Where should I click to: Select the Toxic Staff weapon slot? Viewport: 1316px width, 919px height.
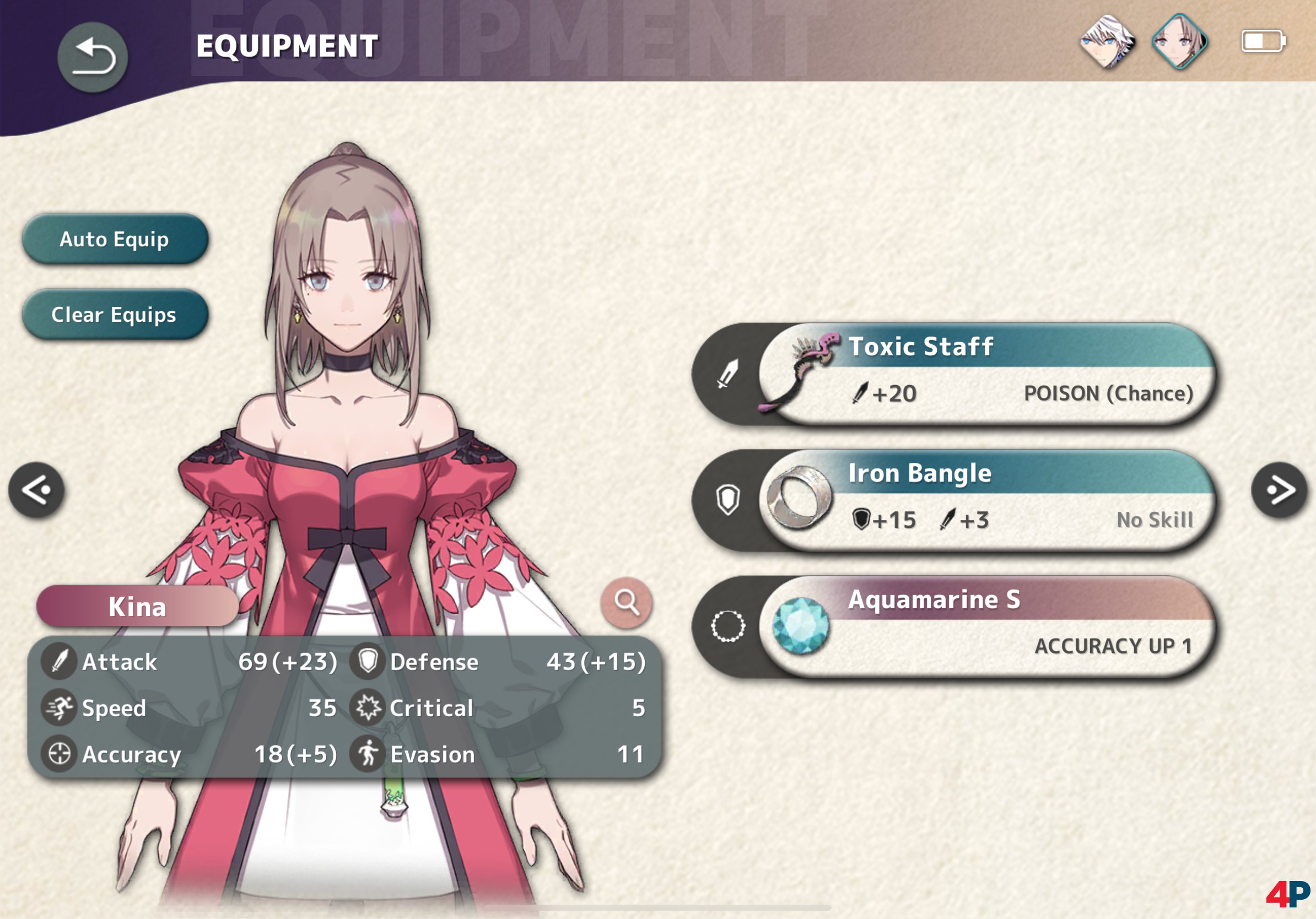(x=986, y=374)
